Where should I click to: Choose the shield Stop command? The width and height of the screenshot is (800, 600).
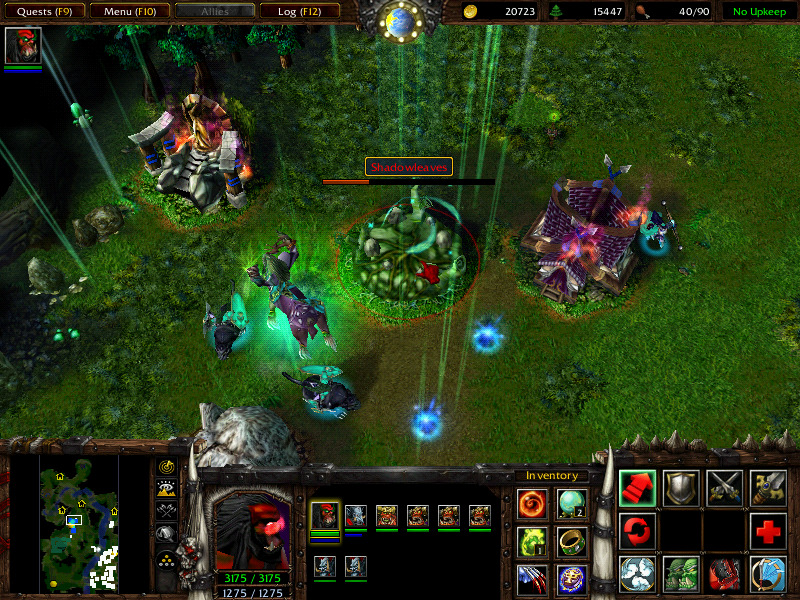681,487
